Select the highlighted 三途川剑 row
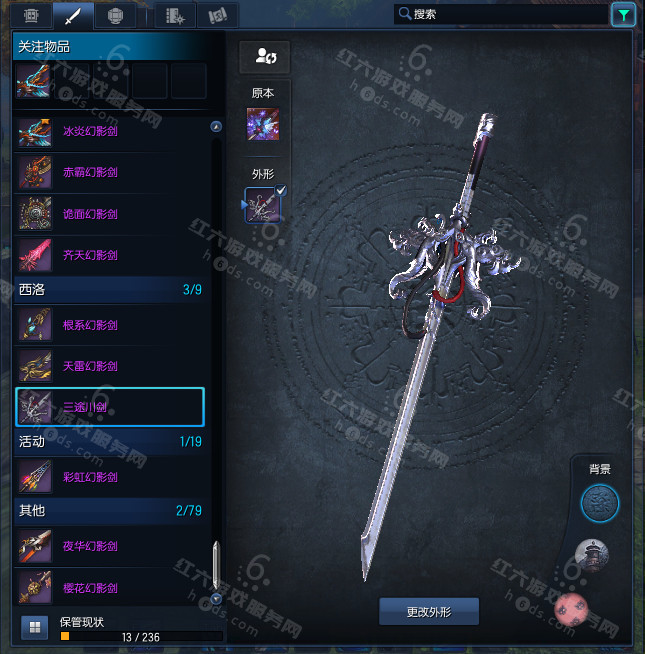The height and width of the screenshot is (654, 645). click(x=110, y=407)
